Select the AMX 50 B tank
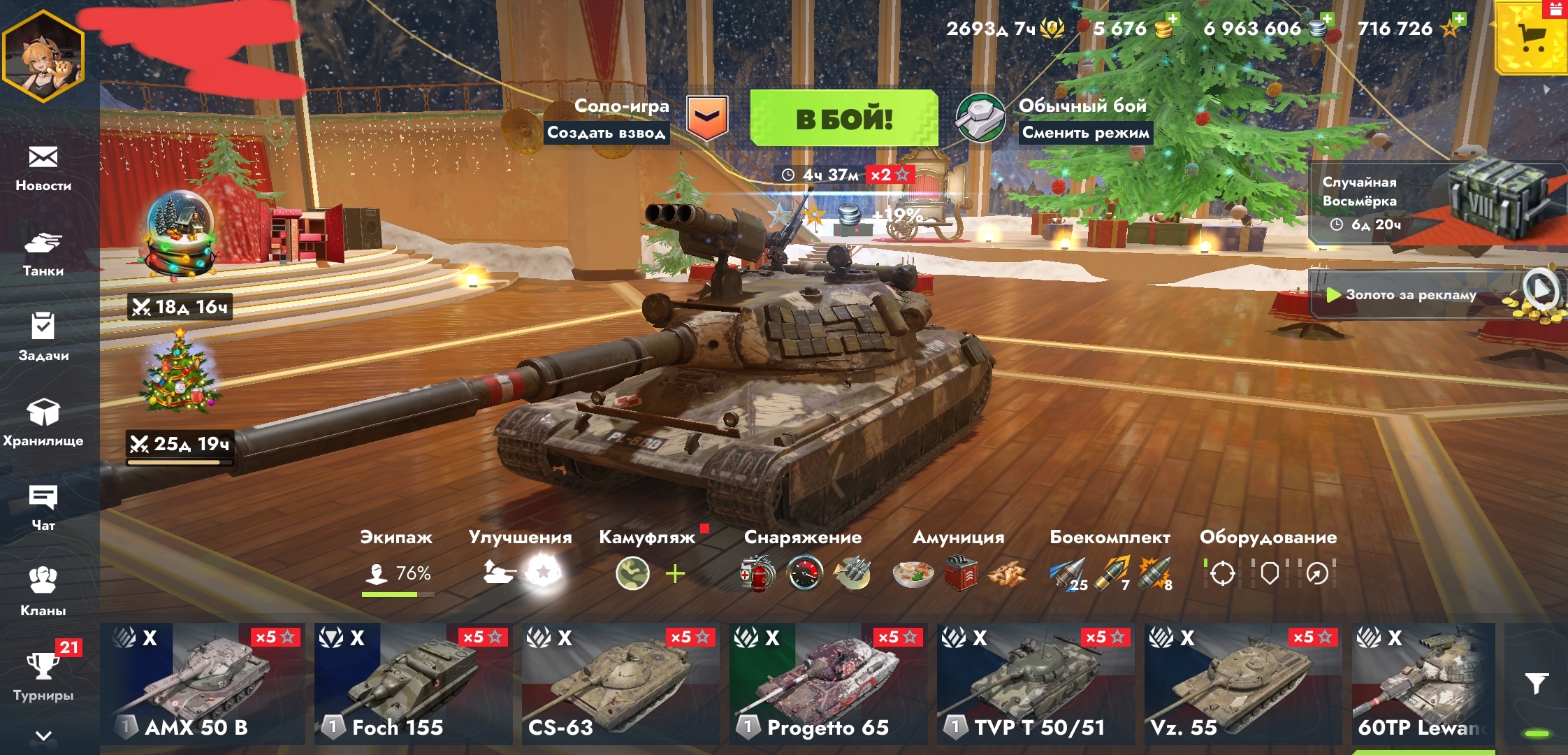The image size is (1568, 755). click(203, 684)
